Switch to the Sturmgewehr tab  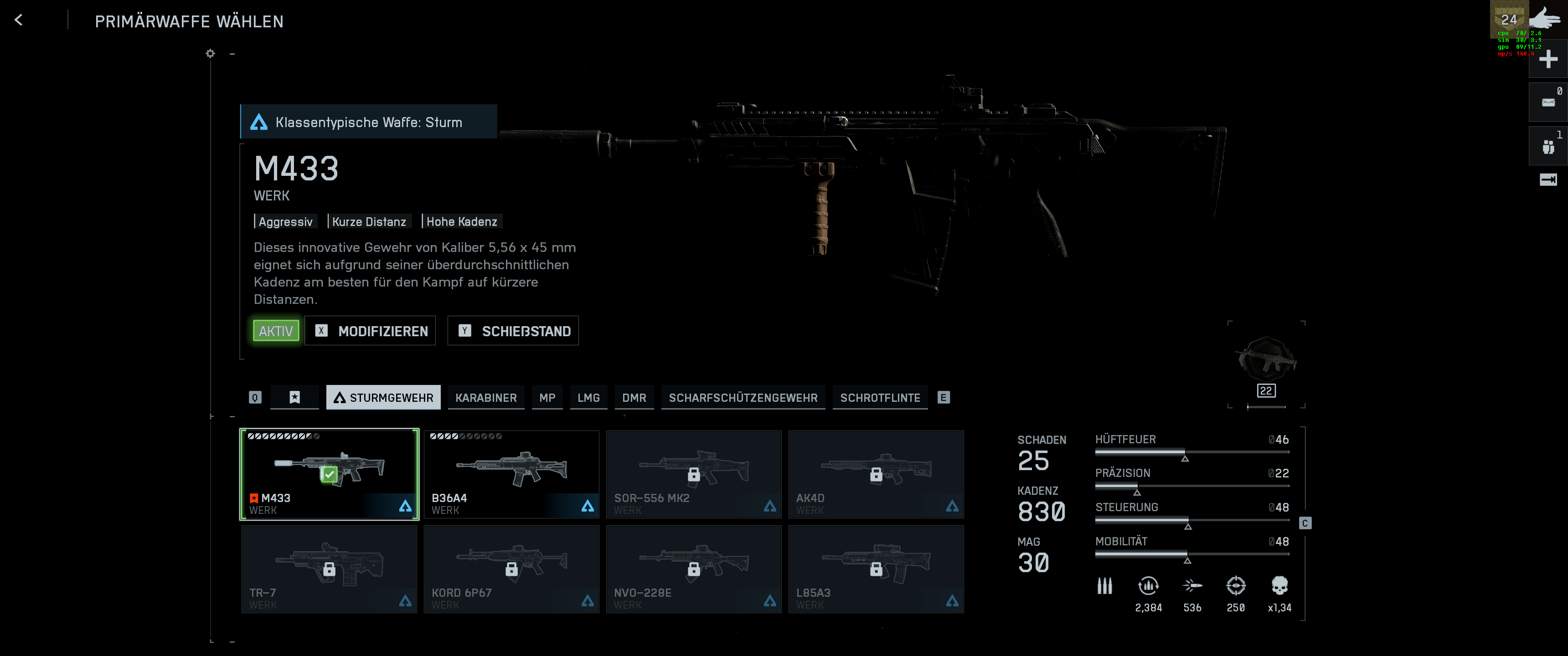[383, 398]
